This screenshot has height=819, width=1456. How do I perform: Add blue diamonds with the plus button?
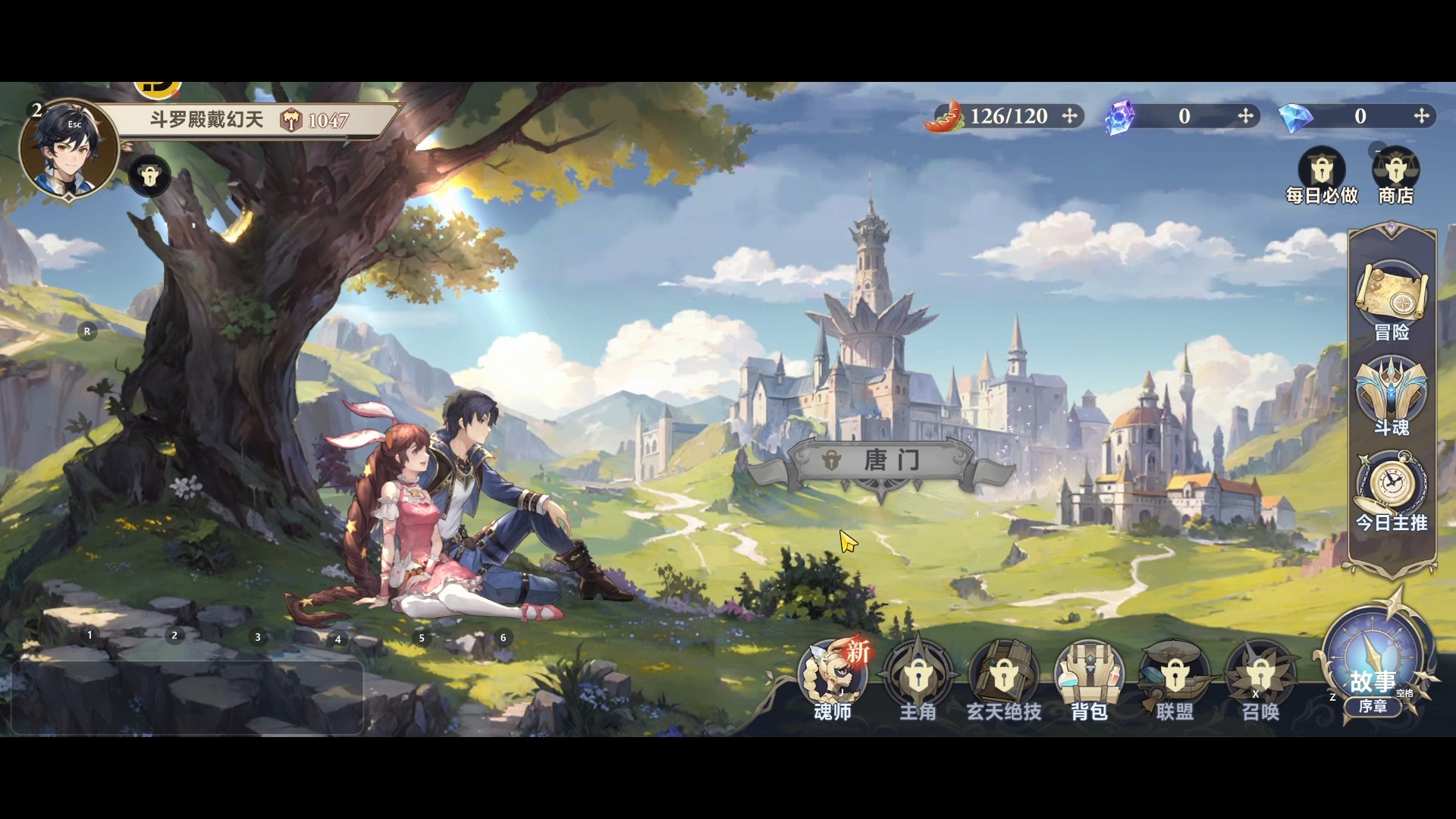click(x=1421, y=116)
